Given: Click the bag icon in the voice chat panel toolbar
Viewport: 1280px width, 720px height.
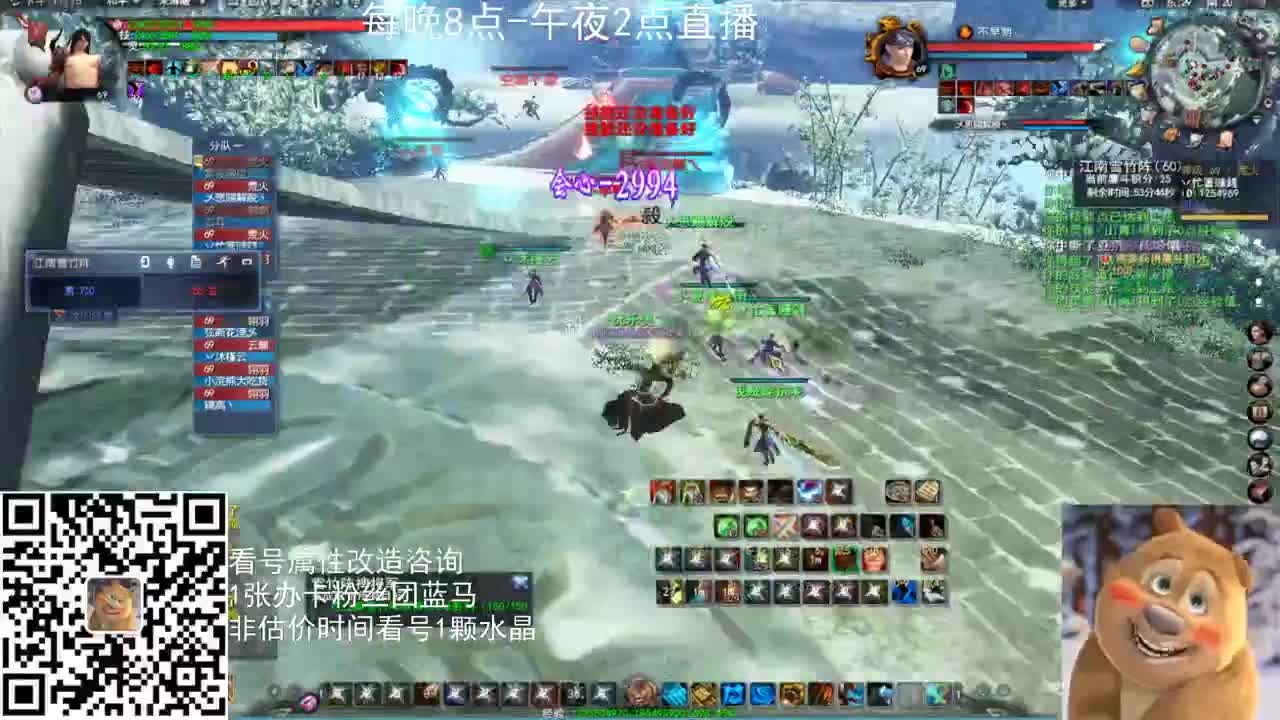Looking at the screenshot, I should coord(196,263).
